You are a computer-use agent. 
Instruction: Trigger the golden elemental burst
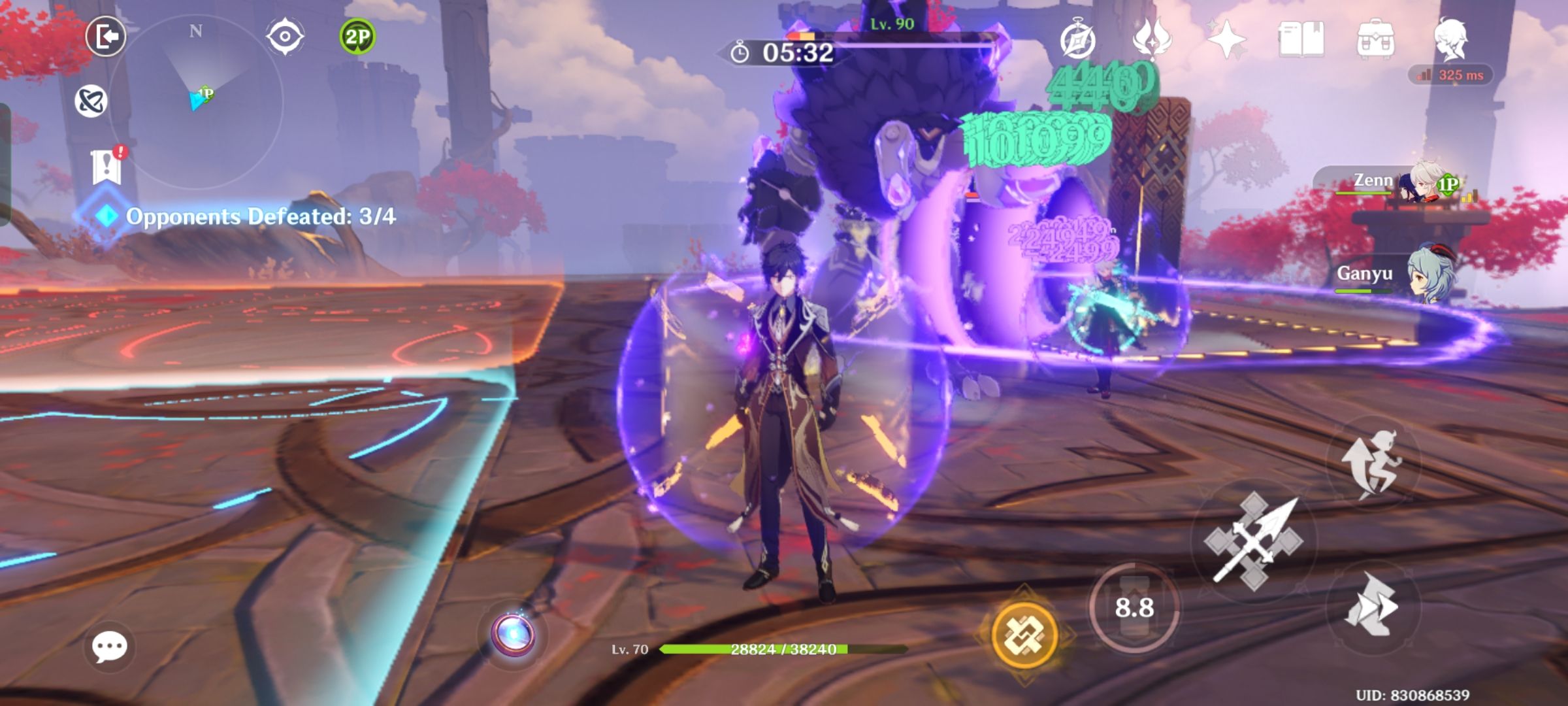point(1024,634)
